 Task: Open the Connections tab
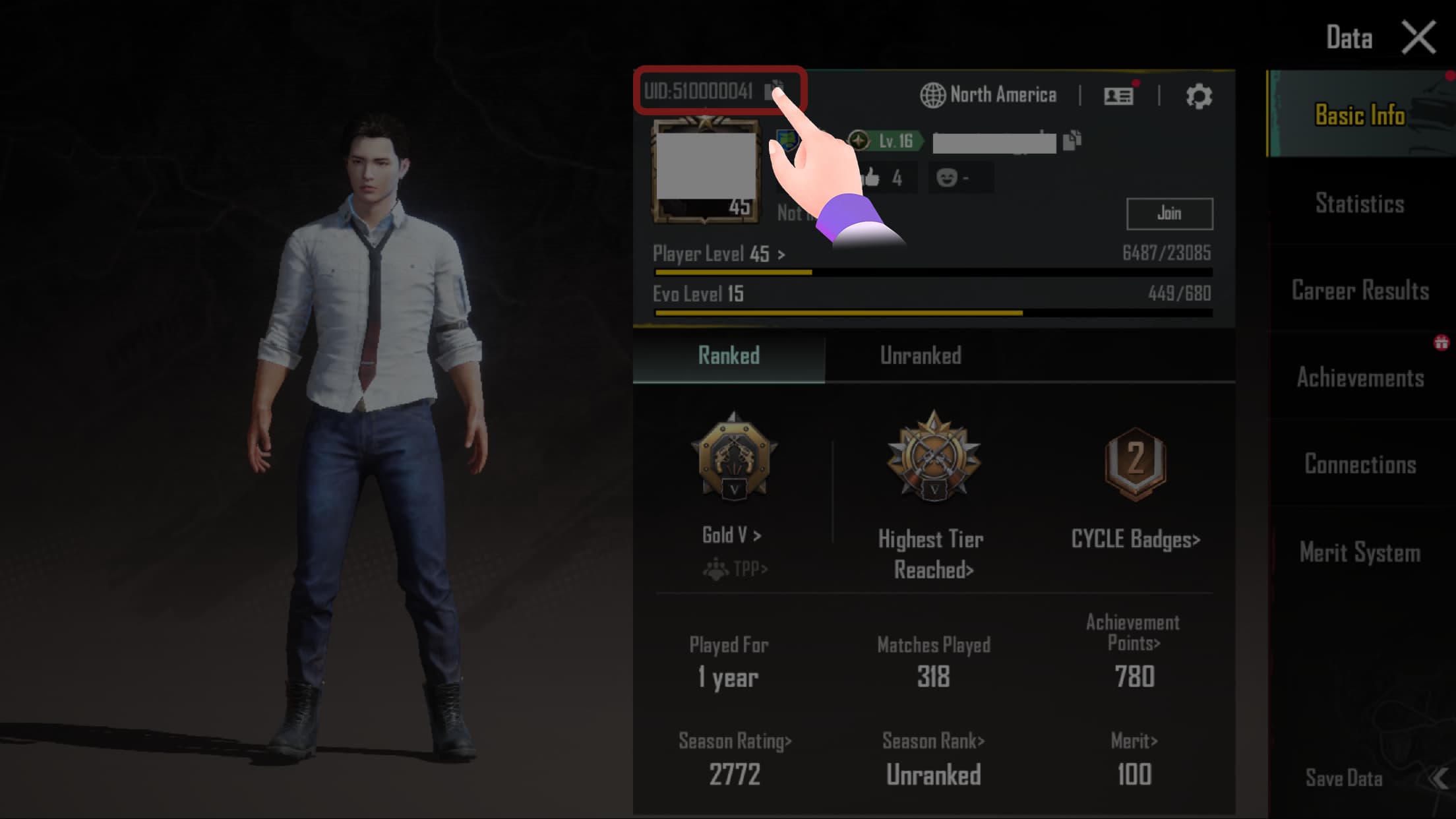[1360, 464]
